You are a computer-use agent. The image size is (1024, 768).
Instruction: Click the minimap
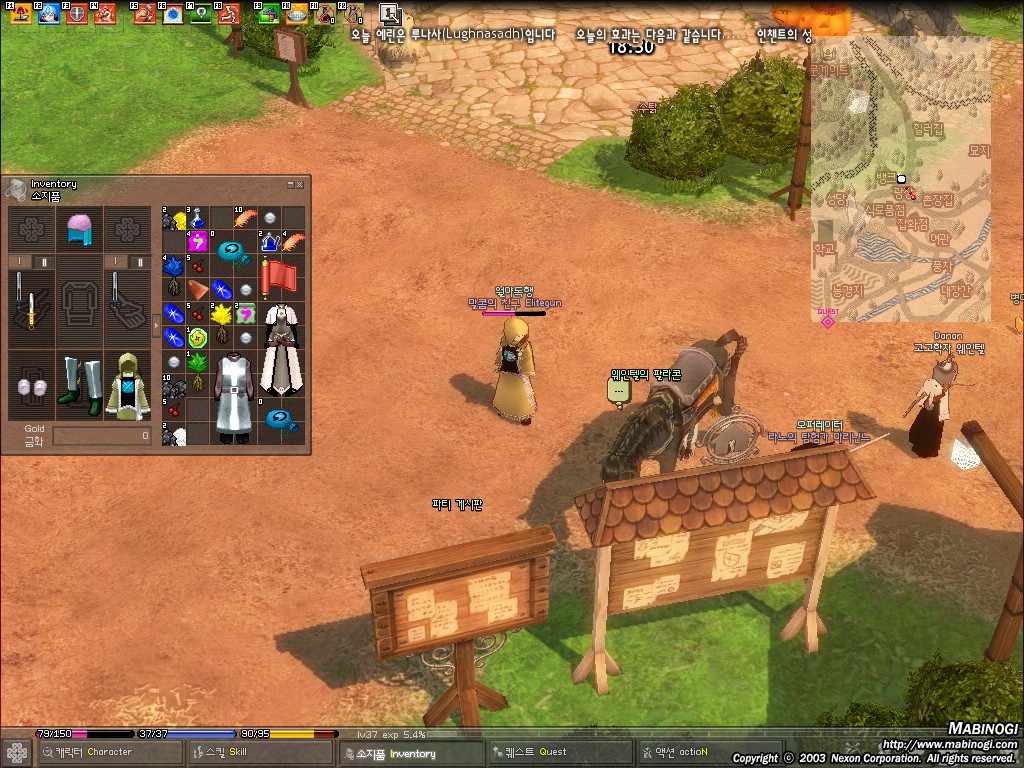pyautogui.click(x=900, y=180)
